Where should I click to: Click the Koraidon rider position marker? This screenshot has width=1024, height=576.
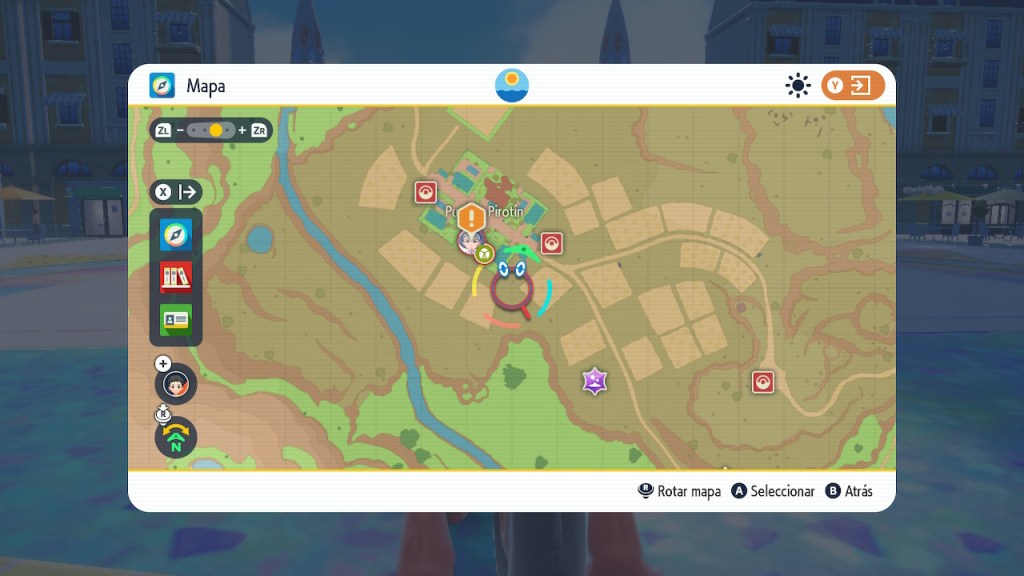pos(512,290)
